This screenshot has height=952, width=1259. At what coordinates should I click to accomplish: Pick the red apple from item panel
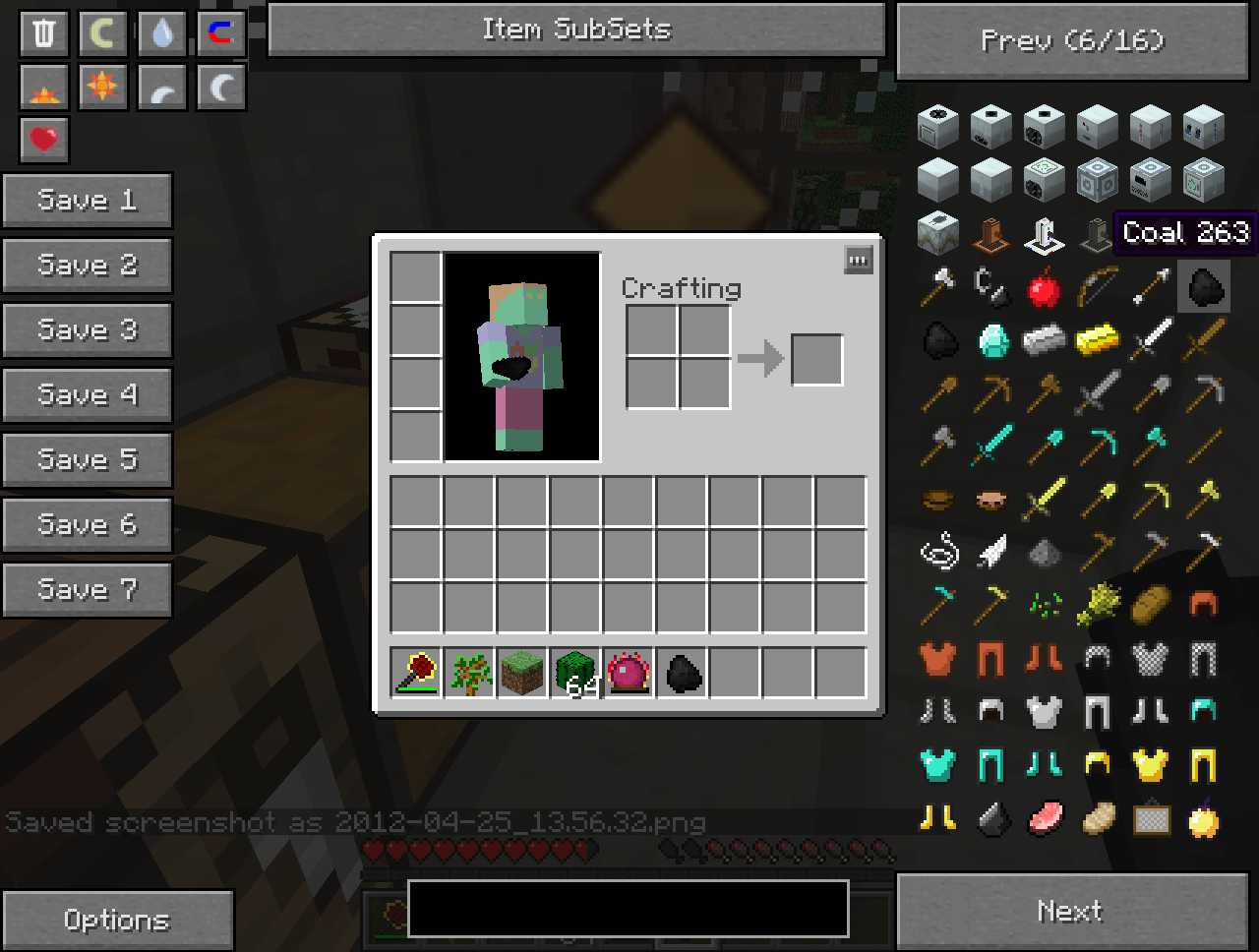pos(1045,288)
